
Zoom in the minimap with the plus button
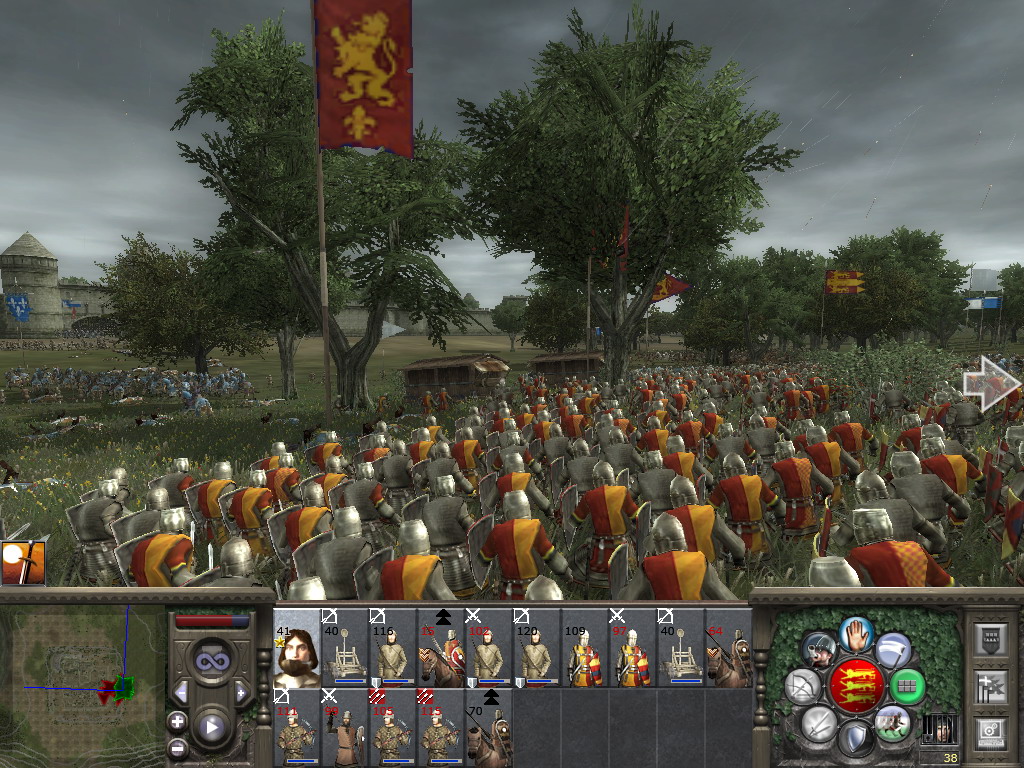pos(177,722)
